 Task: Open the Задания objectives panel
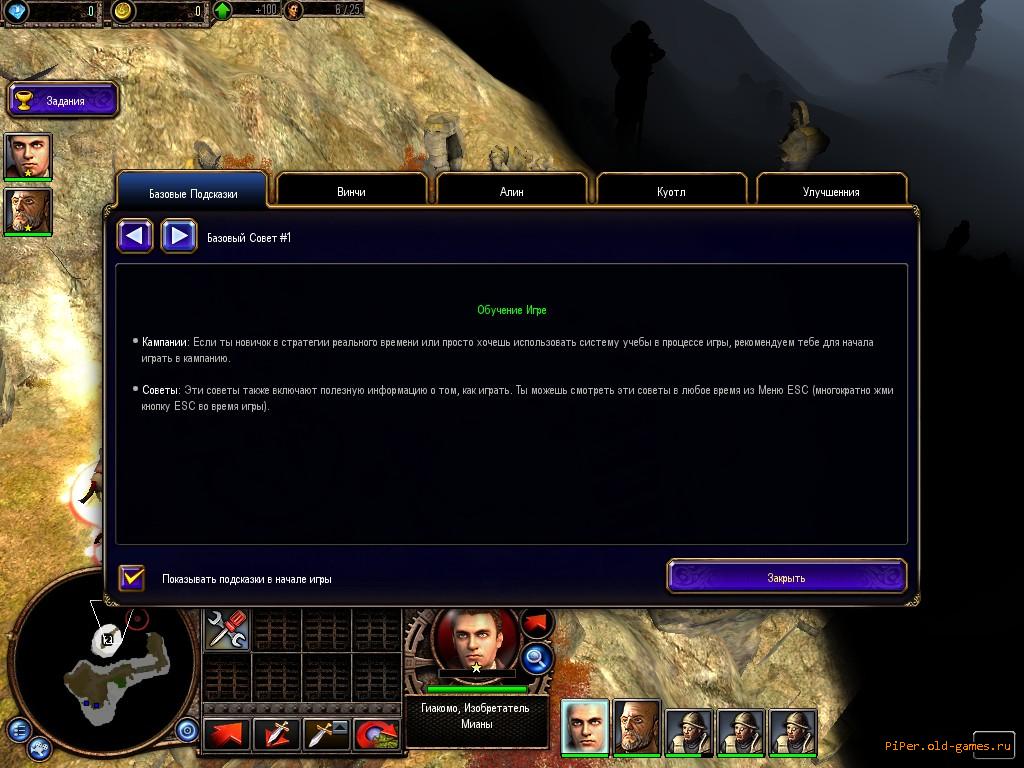pyautogui.click(x=64, y=100)
